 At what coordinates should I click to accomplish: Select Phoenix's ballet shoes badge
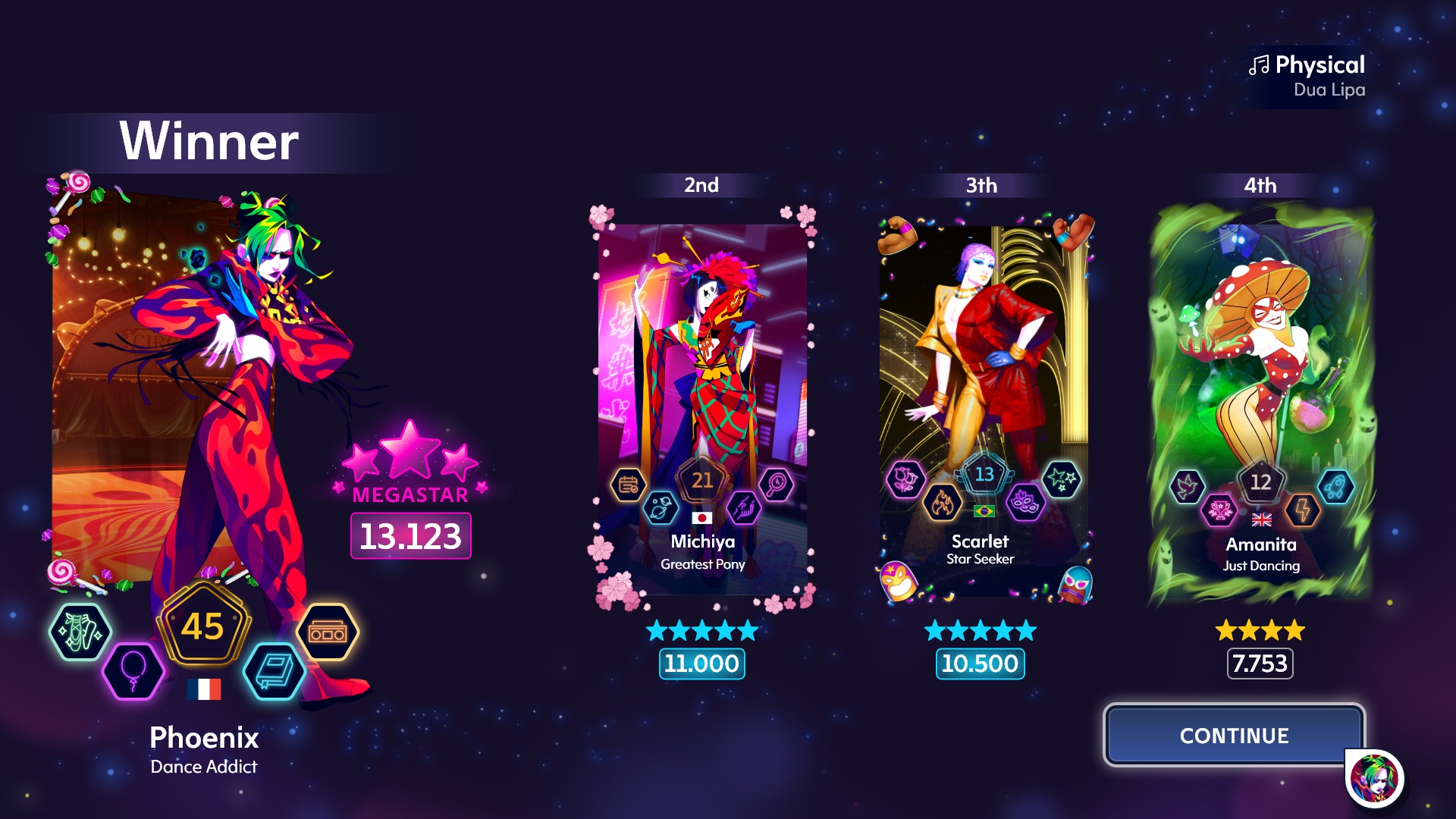coord(80,630)
